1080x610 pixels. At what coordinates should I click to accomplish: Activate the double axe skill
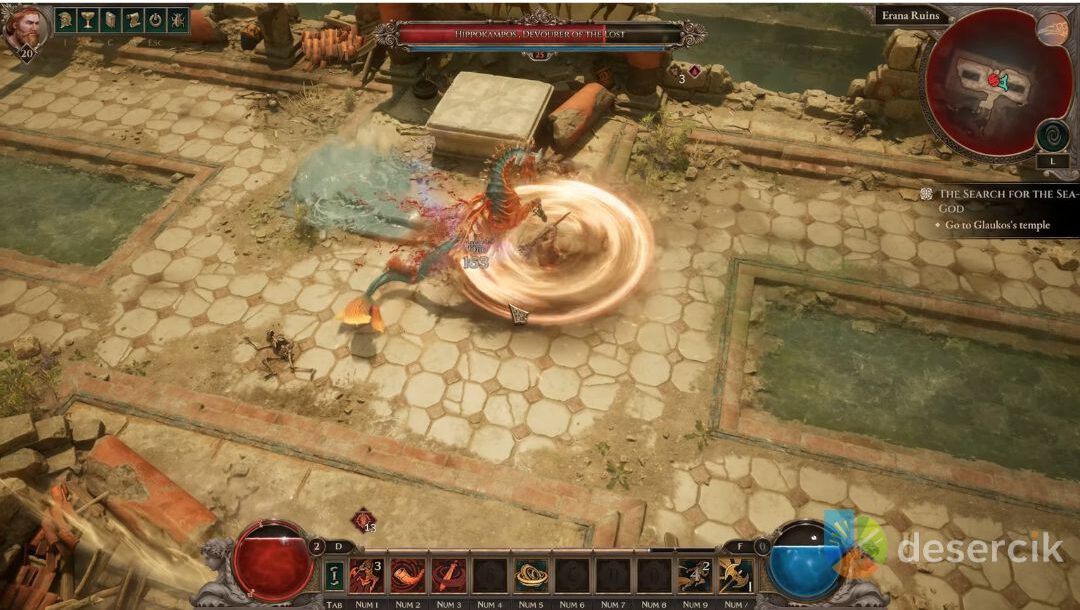click(736, 575)
